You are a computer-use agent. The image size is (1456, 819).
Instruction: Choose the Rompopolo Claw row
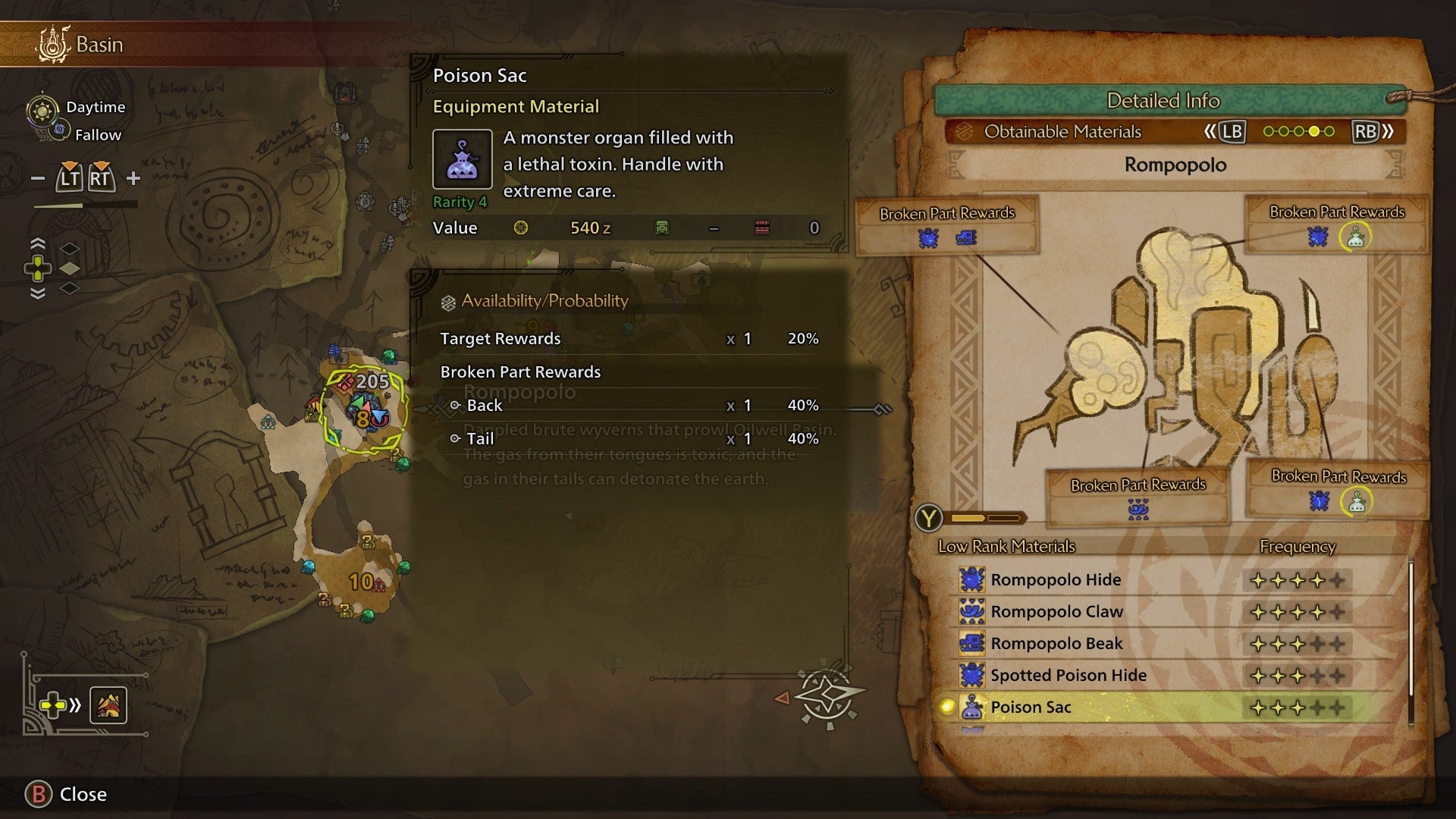[1056, 612]
